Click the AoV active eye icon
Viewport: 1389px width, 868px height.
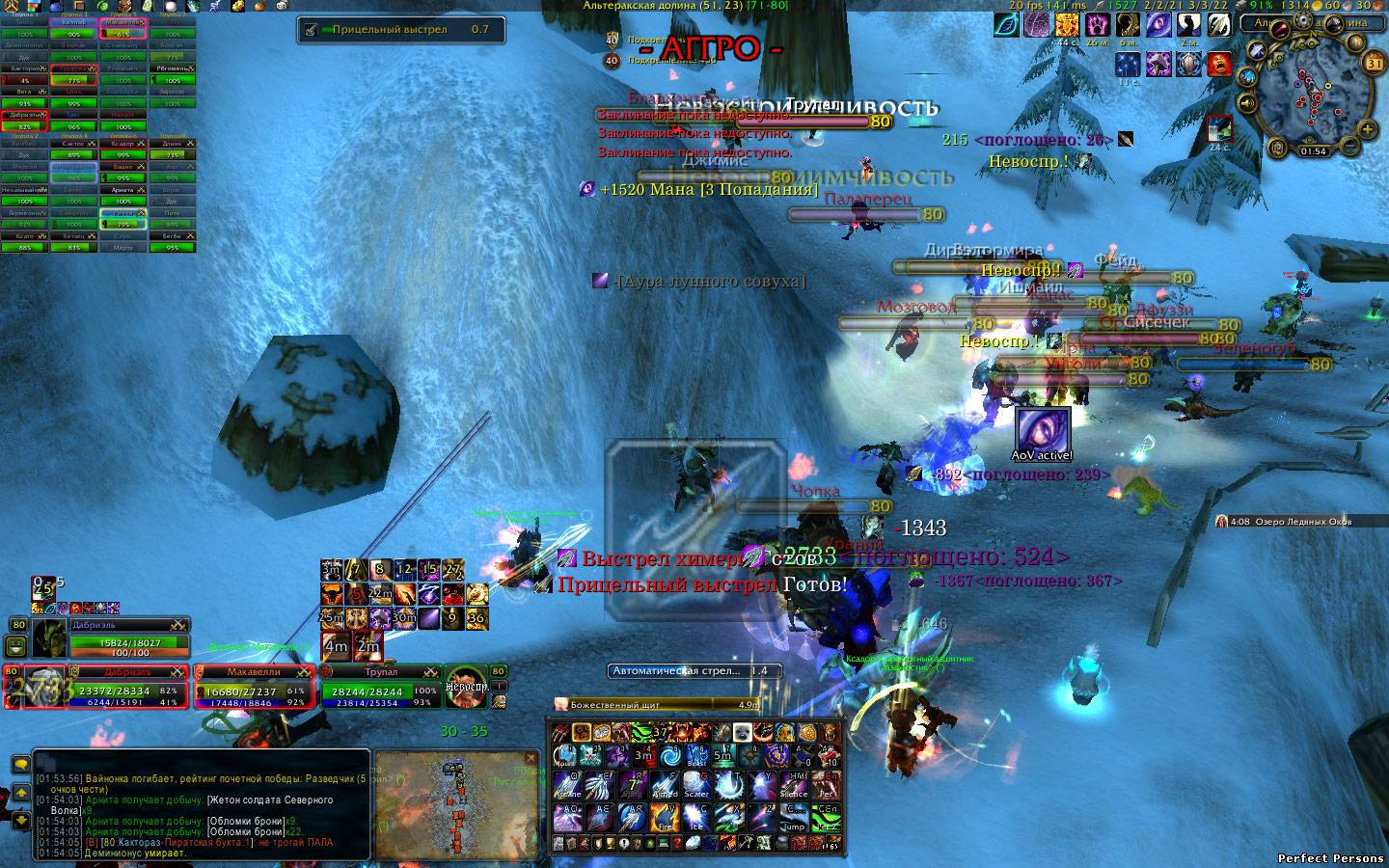coord(1043,429)
